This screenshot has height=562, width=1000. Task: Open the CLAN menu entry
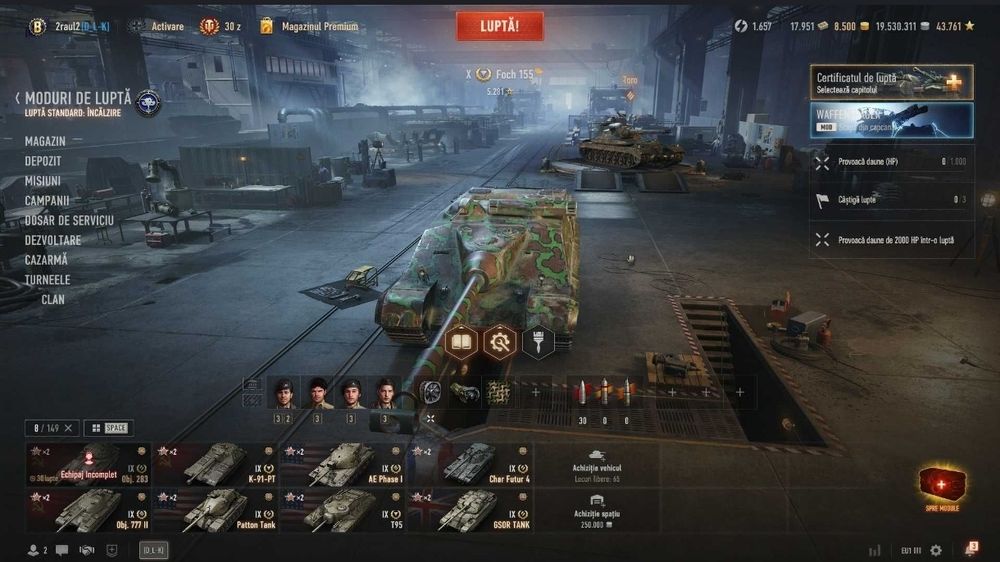pos(52,299)
